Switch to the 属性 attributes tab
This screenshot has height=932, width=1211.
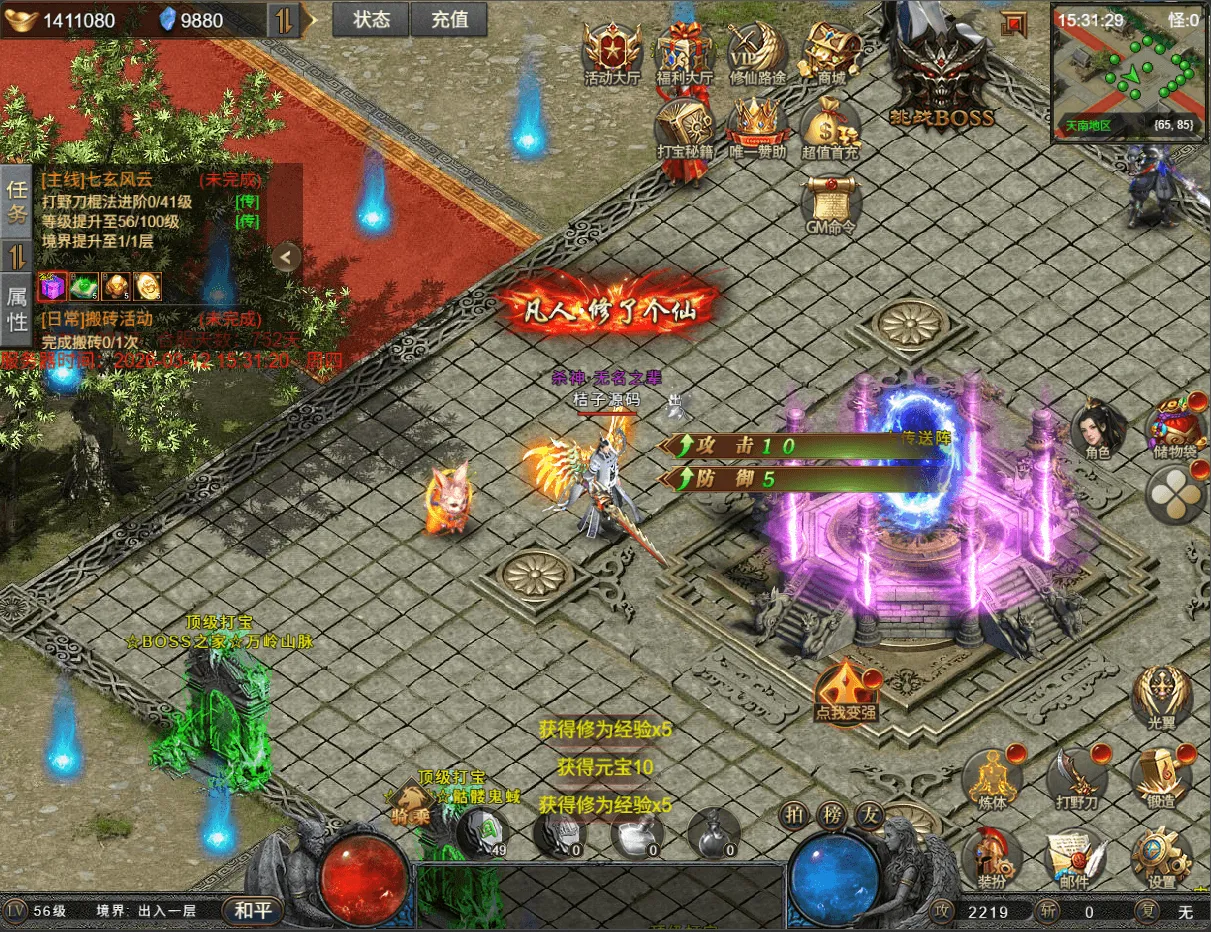[x=17, y=309]
